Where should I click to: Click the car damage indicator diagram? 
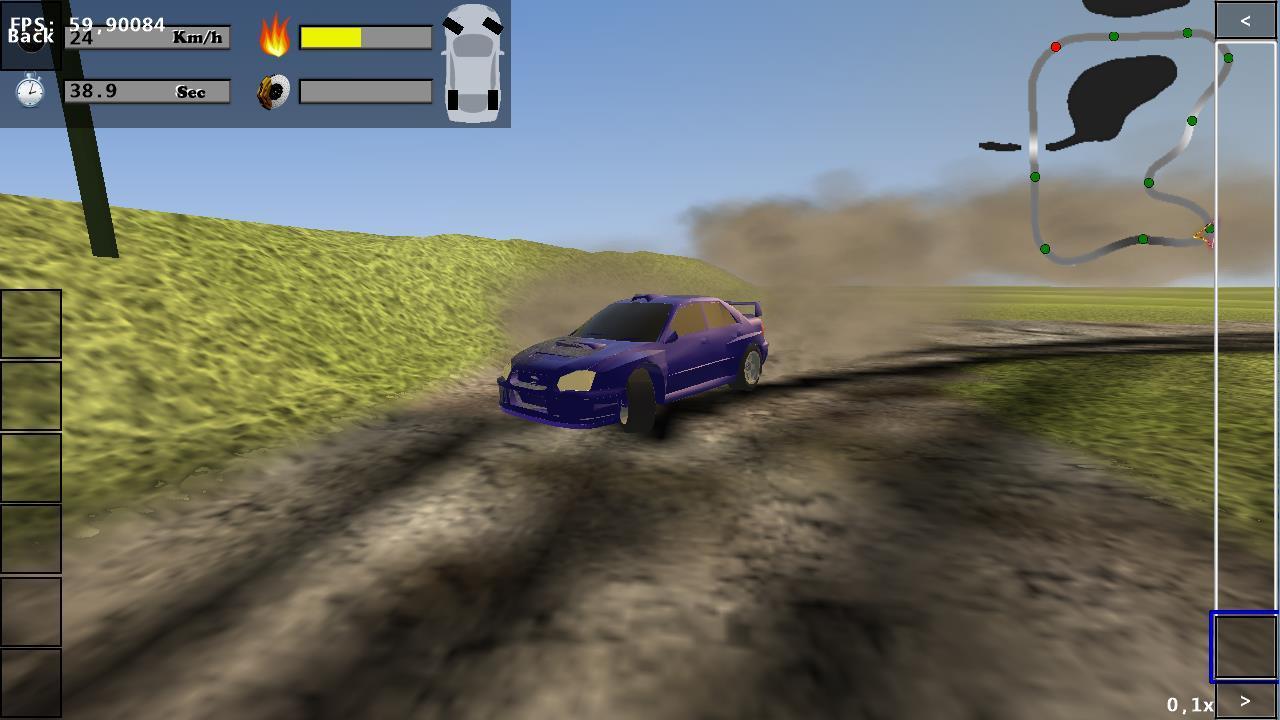click(x=470, y=65)
